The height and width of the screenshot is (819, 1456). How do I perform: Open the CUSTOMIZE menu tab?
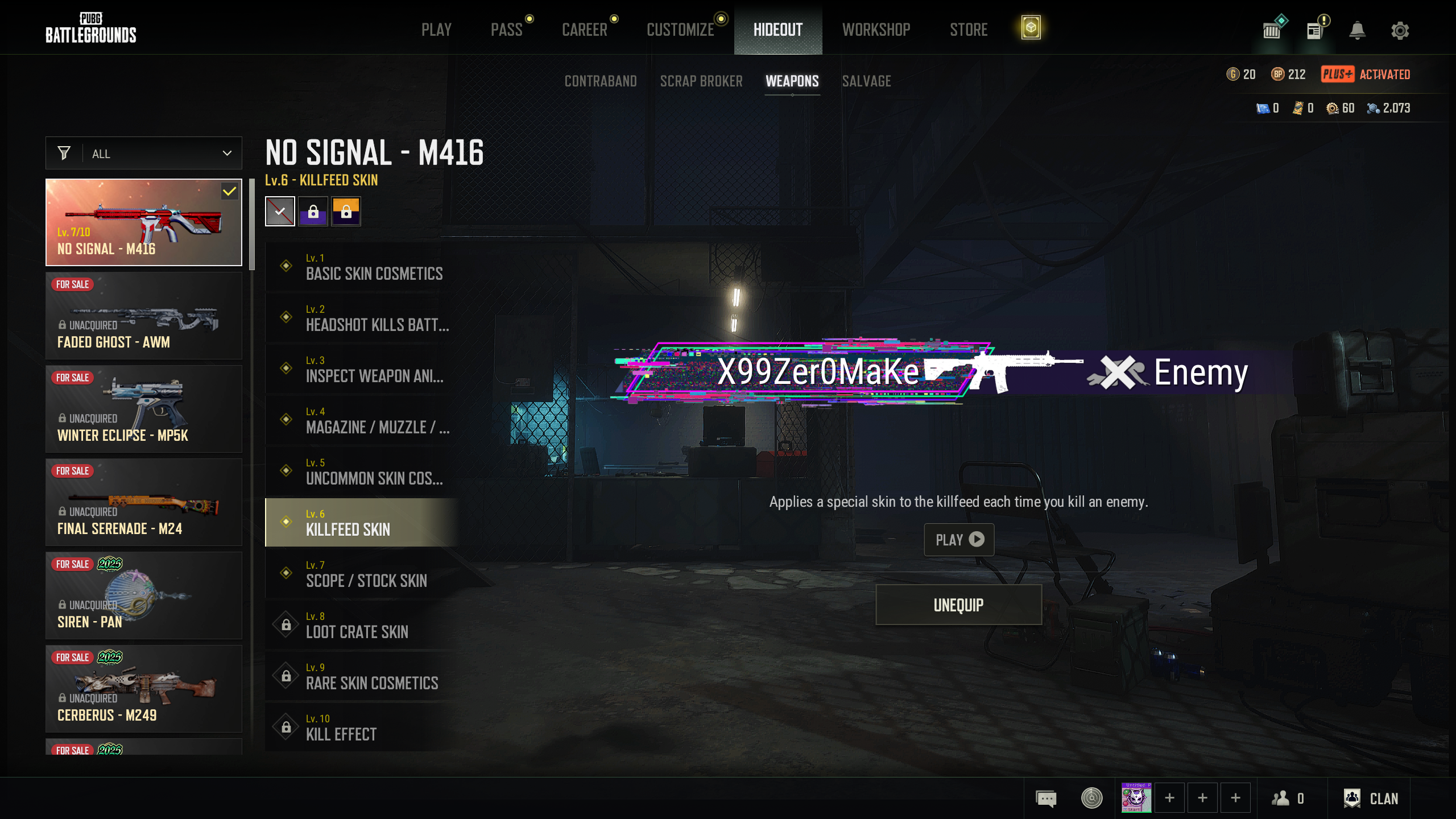(x=680, y=30)
